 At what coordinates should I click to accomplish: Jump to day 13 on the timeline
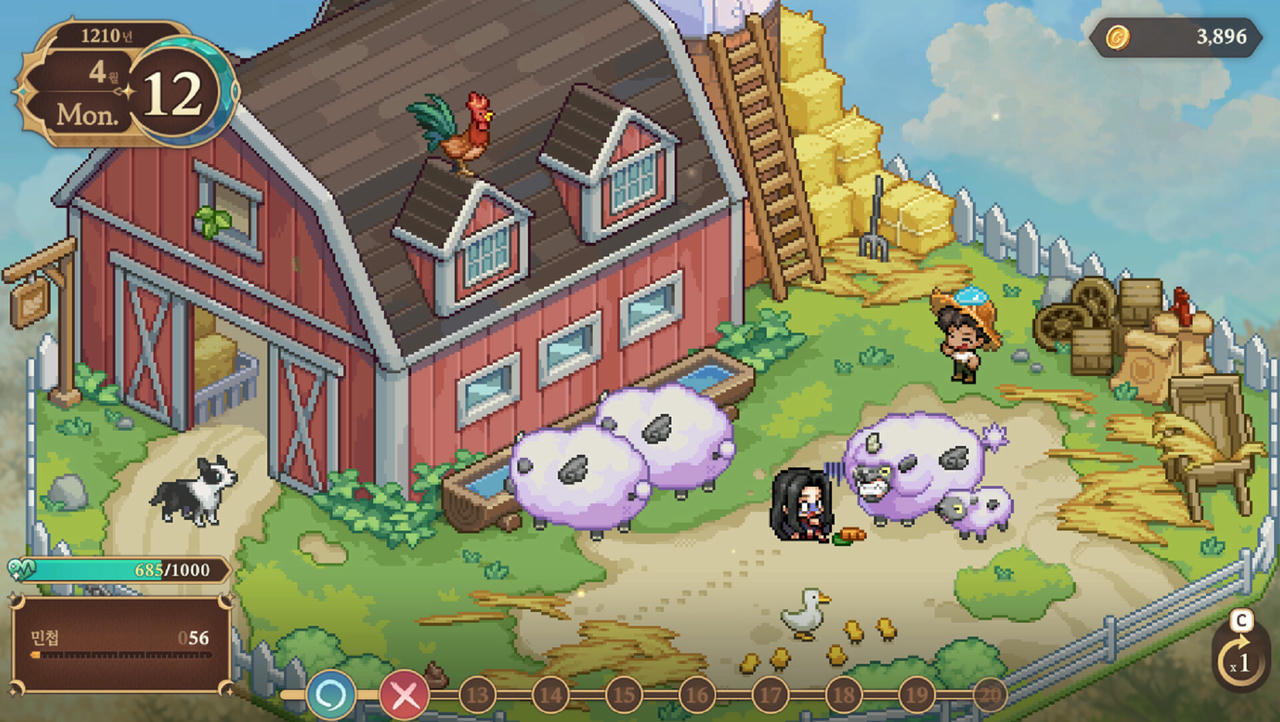(x=477, y=694)
